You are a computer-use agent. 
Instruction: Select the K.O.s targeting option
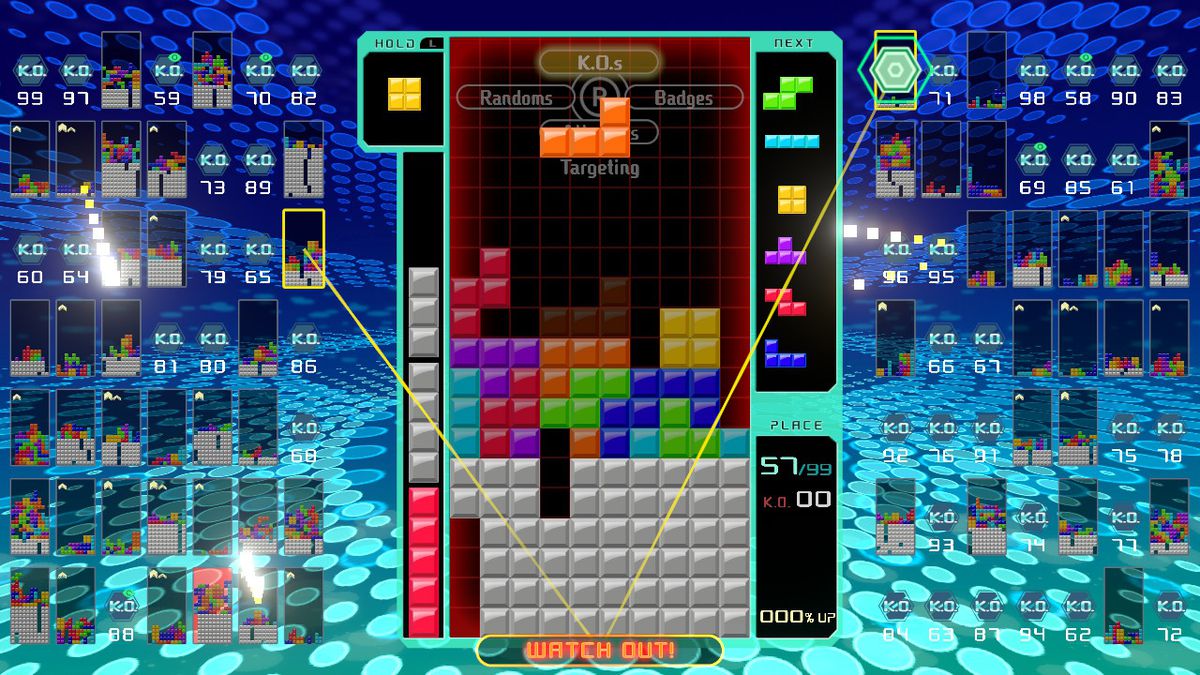[x=599, y=62]
